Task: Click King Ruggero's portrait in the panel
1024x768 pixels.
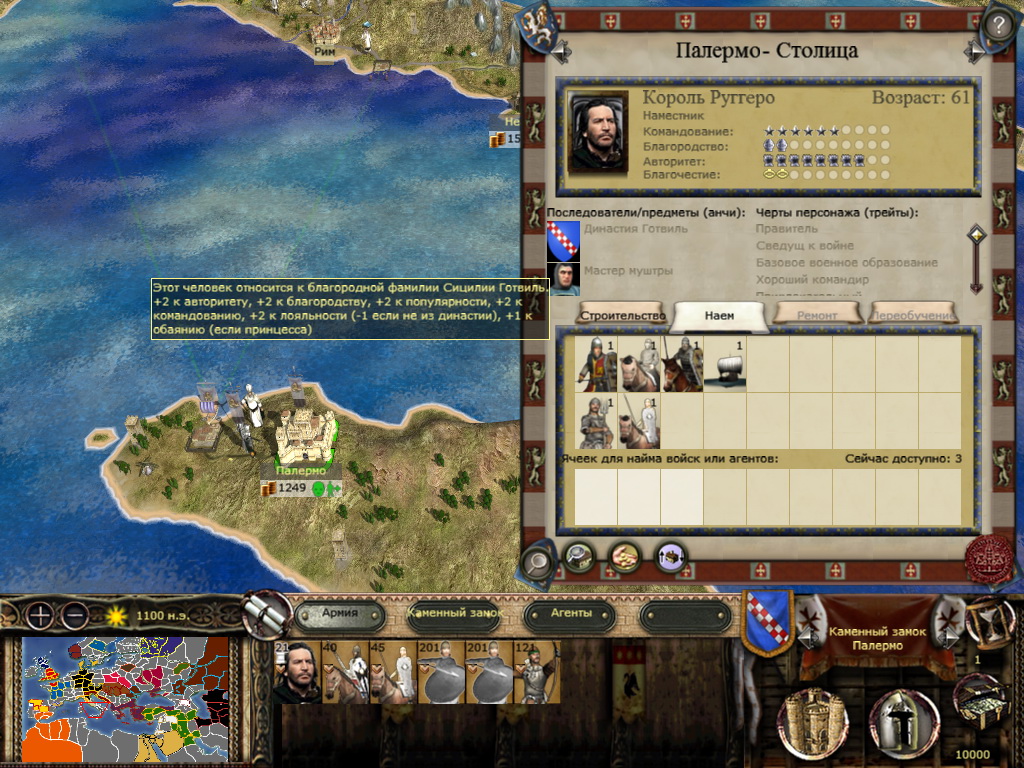Action: coord(598,132)
